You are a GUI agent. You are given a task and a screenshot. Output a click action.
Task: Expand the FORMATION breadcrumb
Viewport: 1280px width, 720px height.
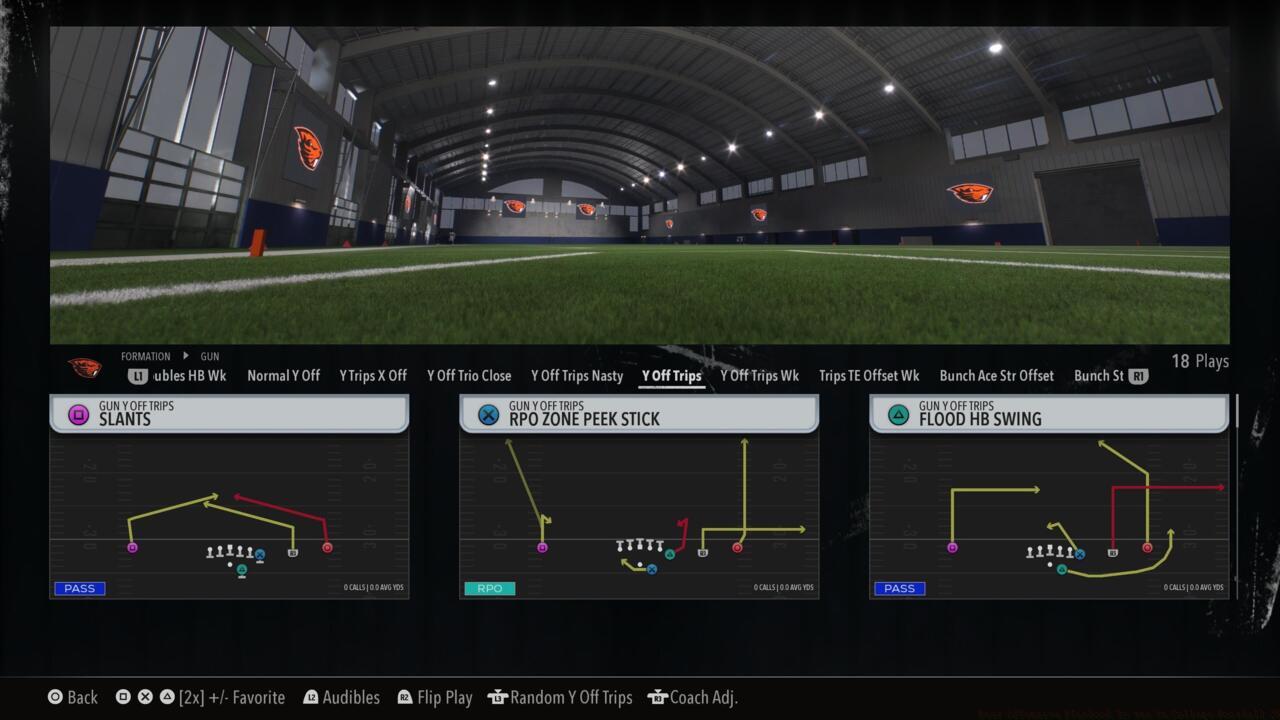(146, 356)
